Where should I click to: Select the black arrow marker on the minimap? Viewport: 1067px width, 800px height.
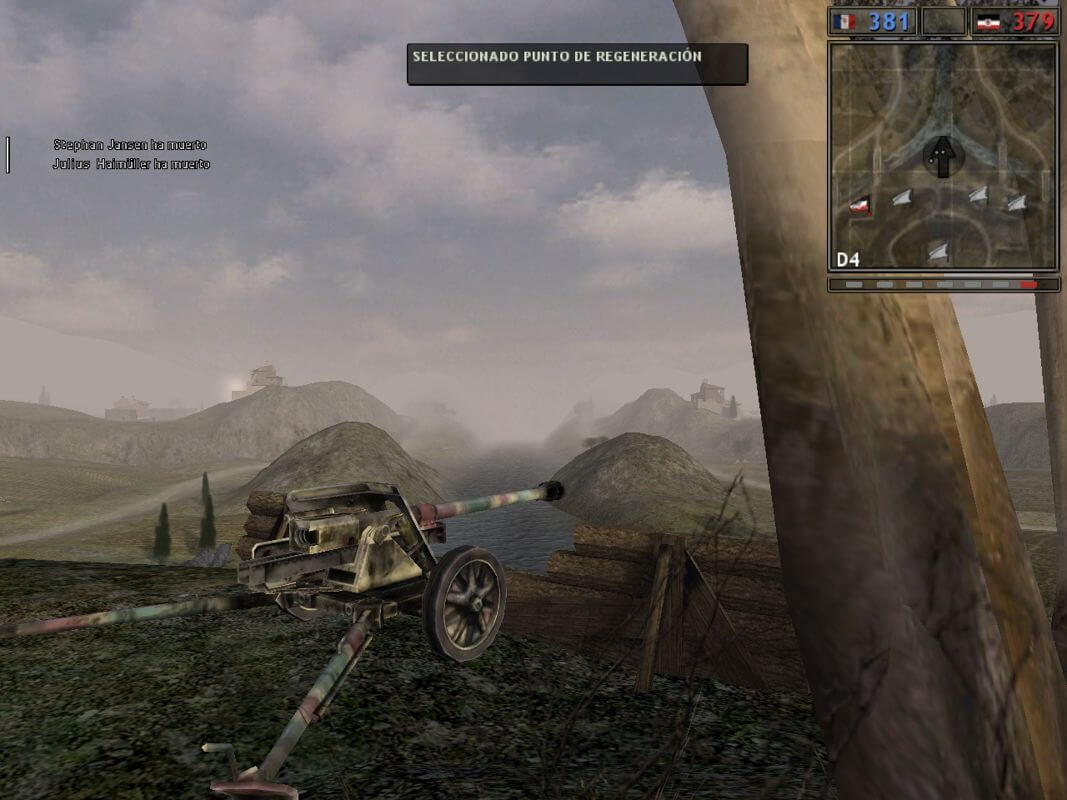(x=941, y=156)
